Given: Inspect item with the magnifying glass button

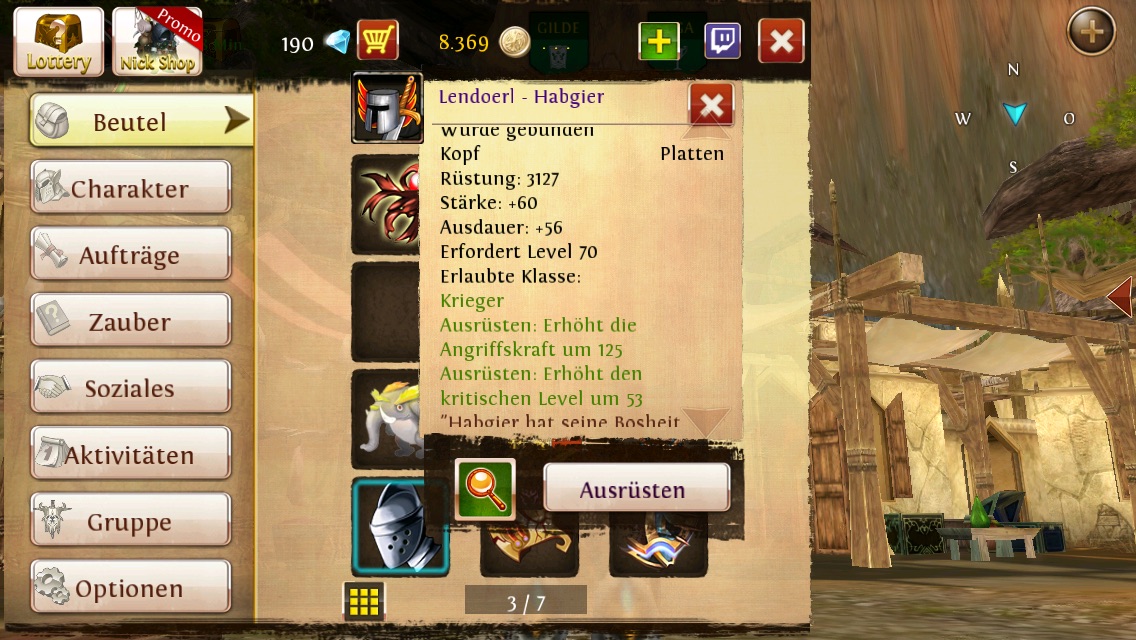Looking at the screenshot, I should [485, 489].
